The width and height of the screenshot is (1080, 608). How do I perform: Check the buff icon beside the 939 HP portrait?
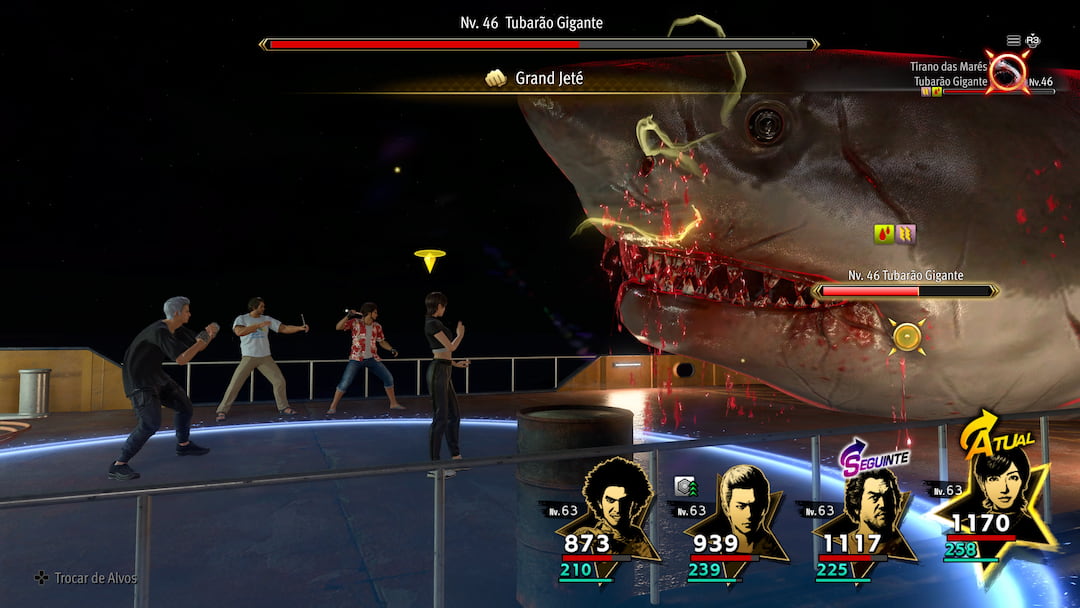pos(685,485)
